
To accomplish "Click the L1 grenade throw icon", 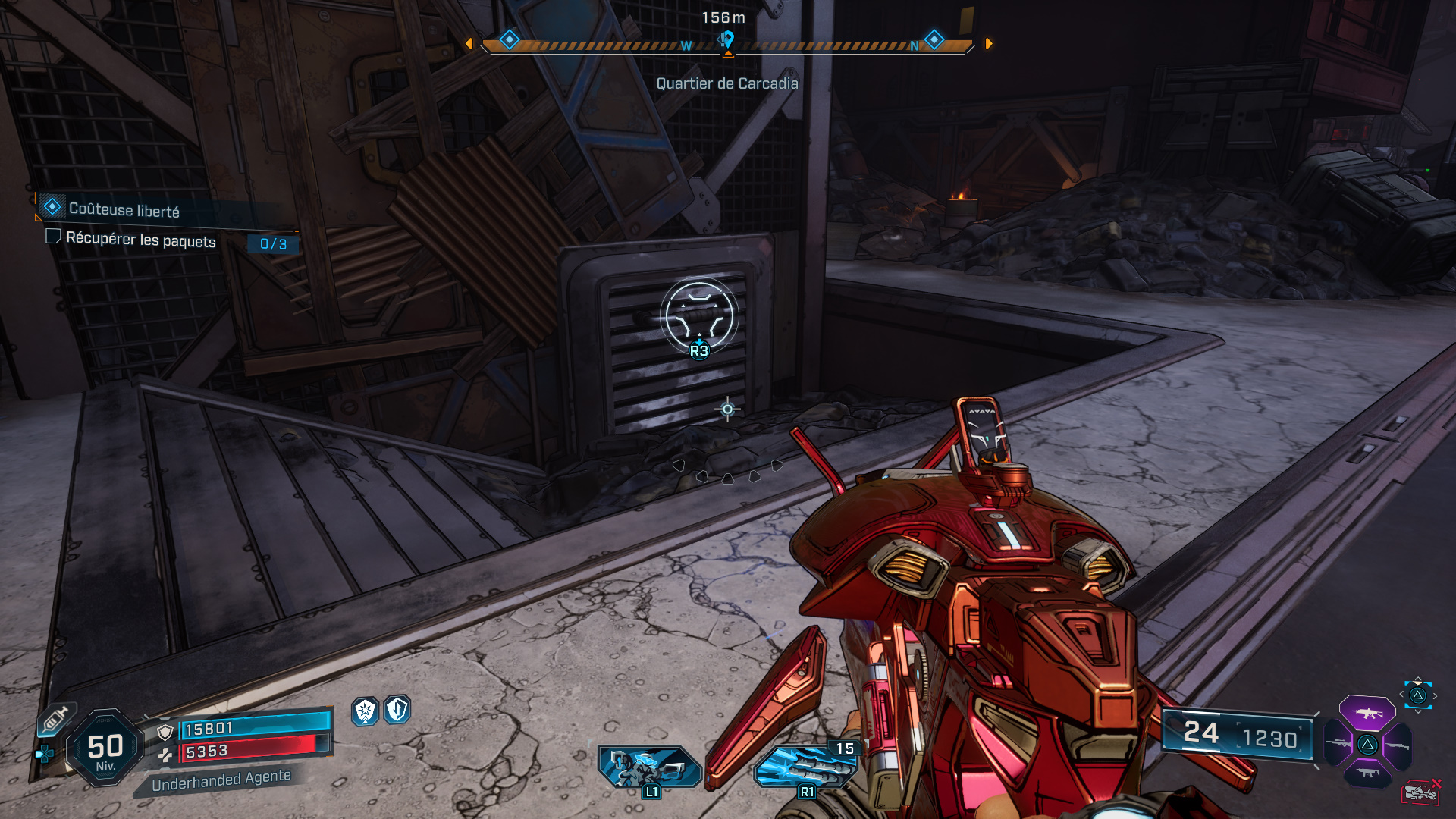I will [648, 766].
